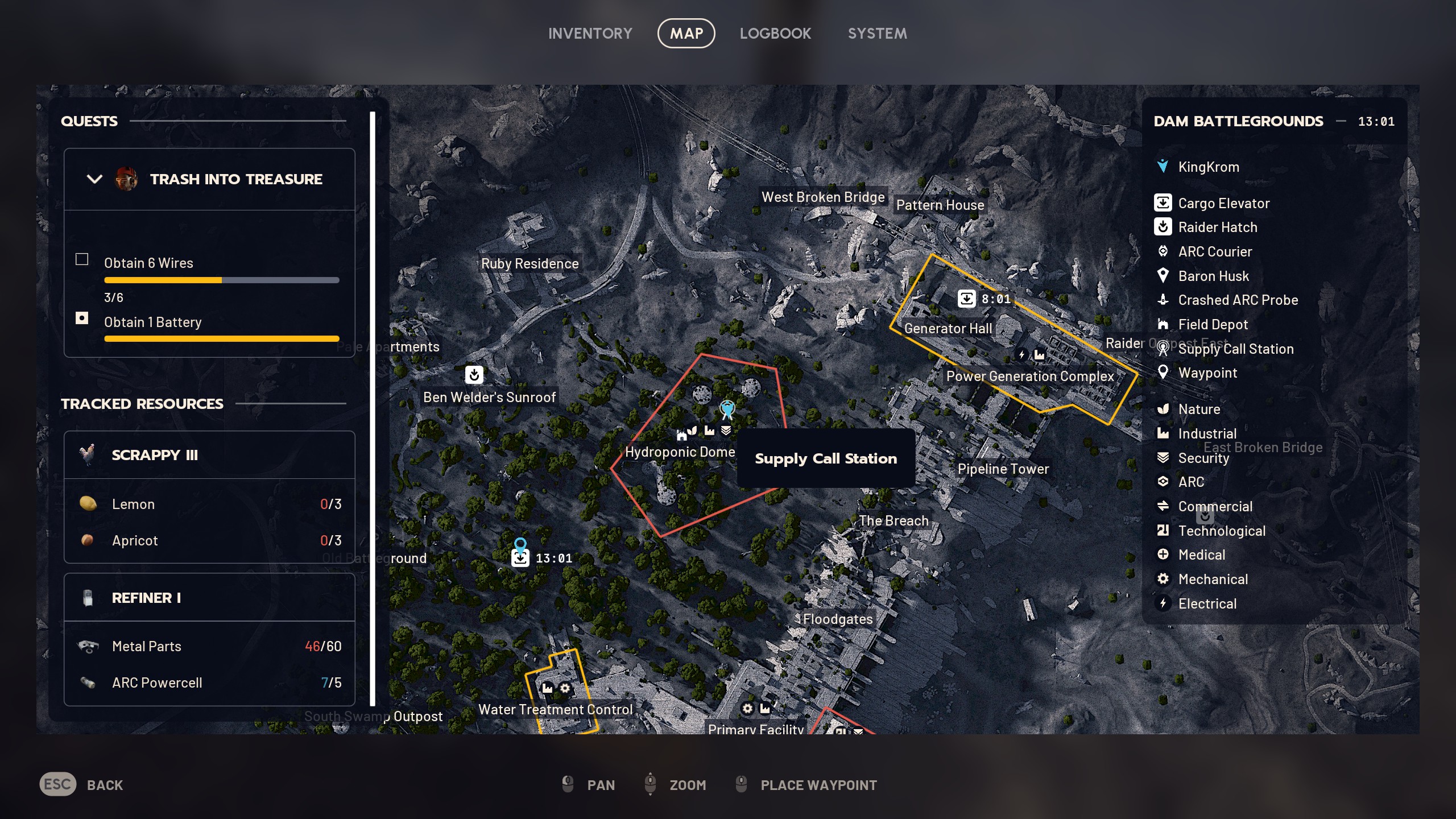Toggle the Obtain 1 Battery quest checkbox
This screenshot has height=819, width=1456.
[x=81, y=318]
